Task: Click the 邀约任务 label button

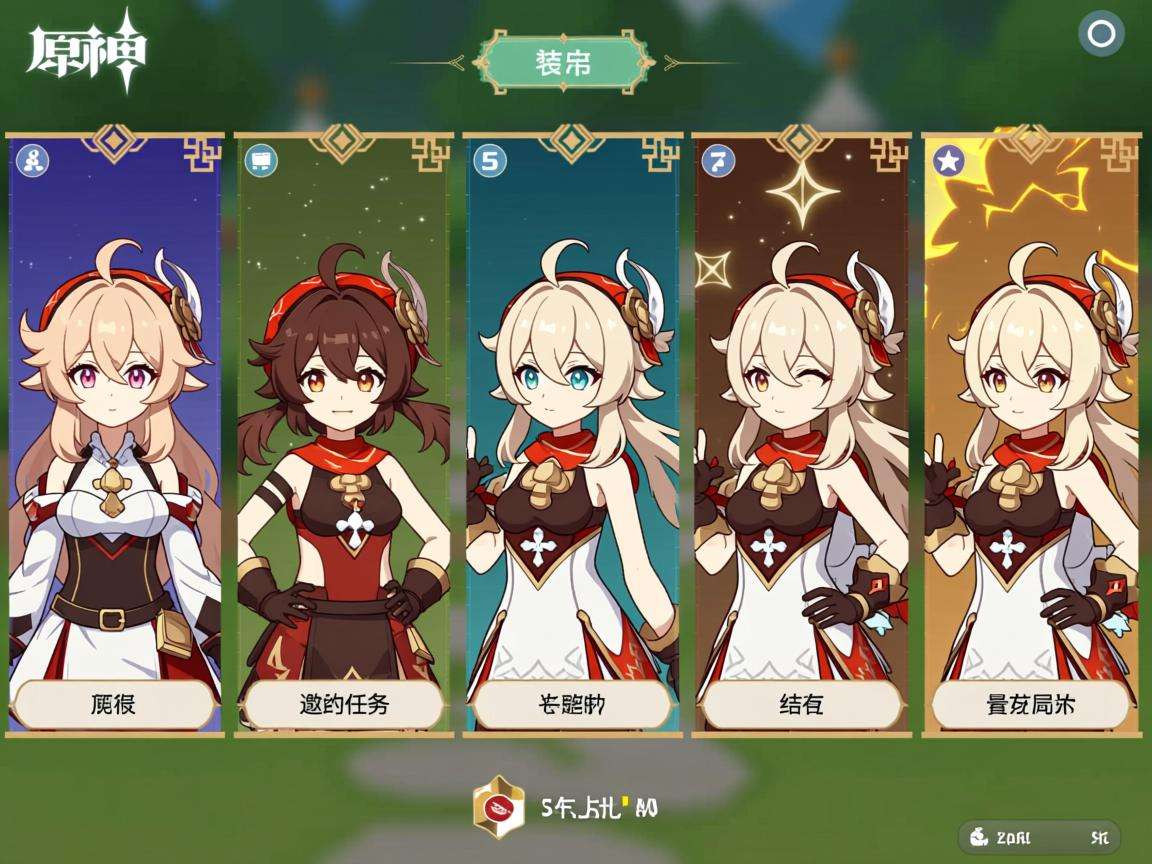Action: pos(343,705)
